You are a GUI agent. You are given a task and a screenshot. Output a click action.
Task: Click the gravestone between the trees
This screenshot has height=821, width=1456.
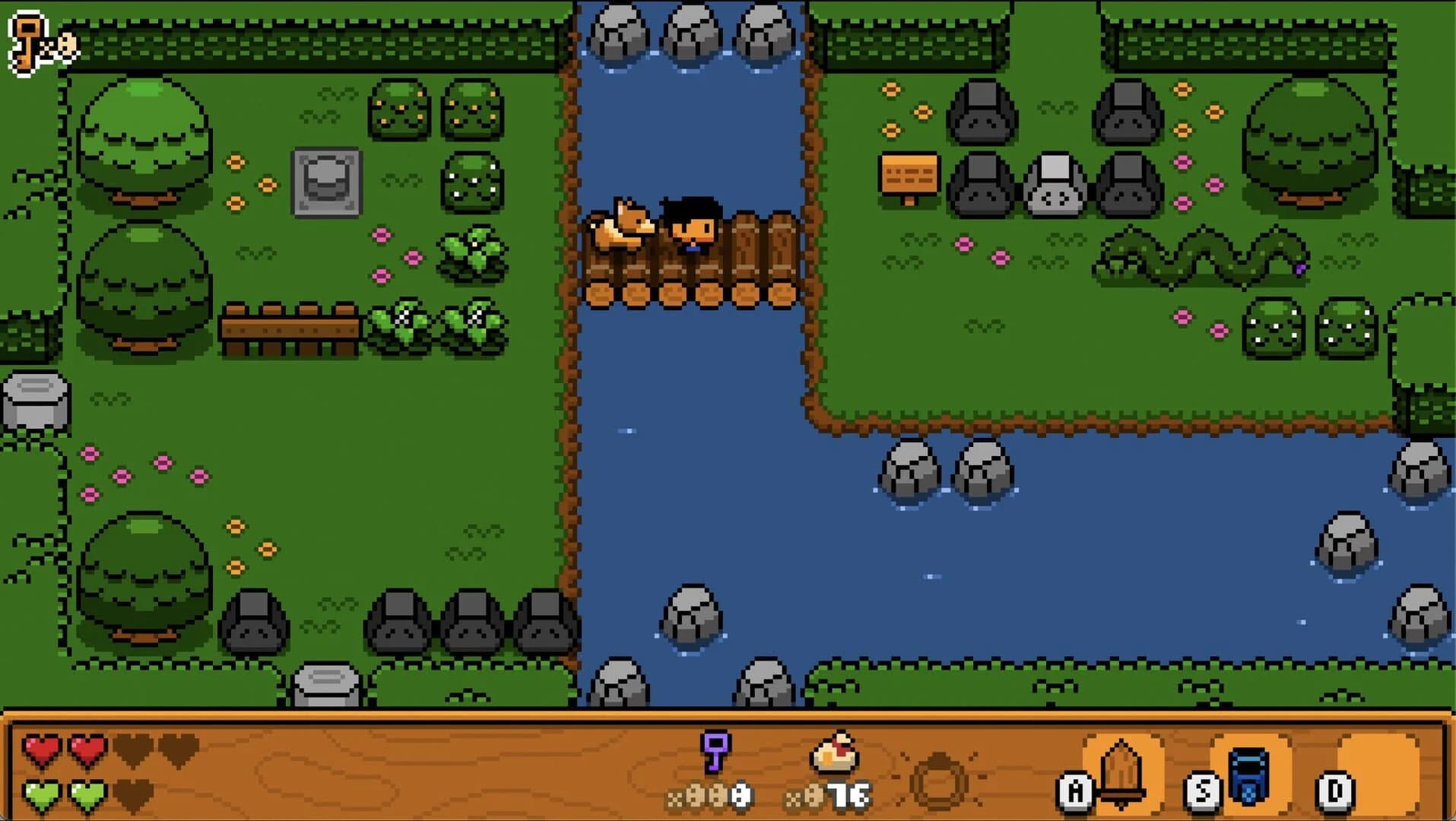[325, 182]
